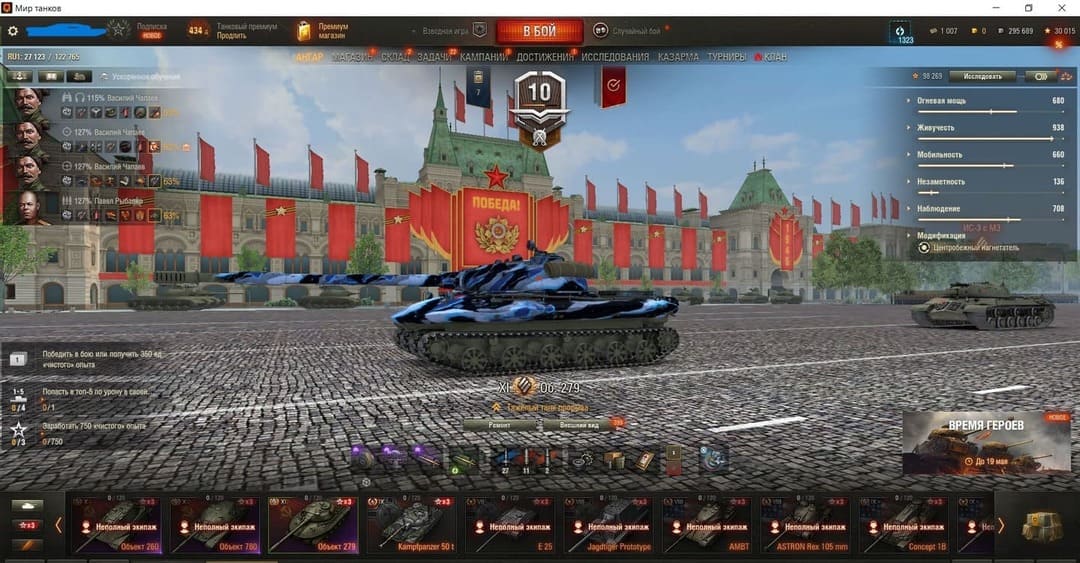Image resolution: width=1080 pixels, height=563 pixels.
Task: Switch to the «КАЗАРМА» tab
Action: coord(678,57)
